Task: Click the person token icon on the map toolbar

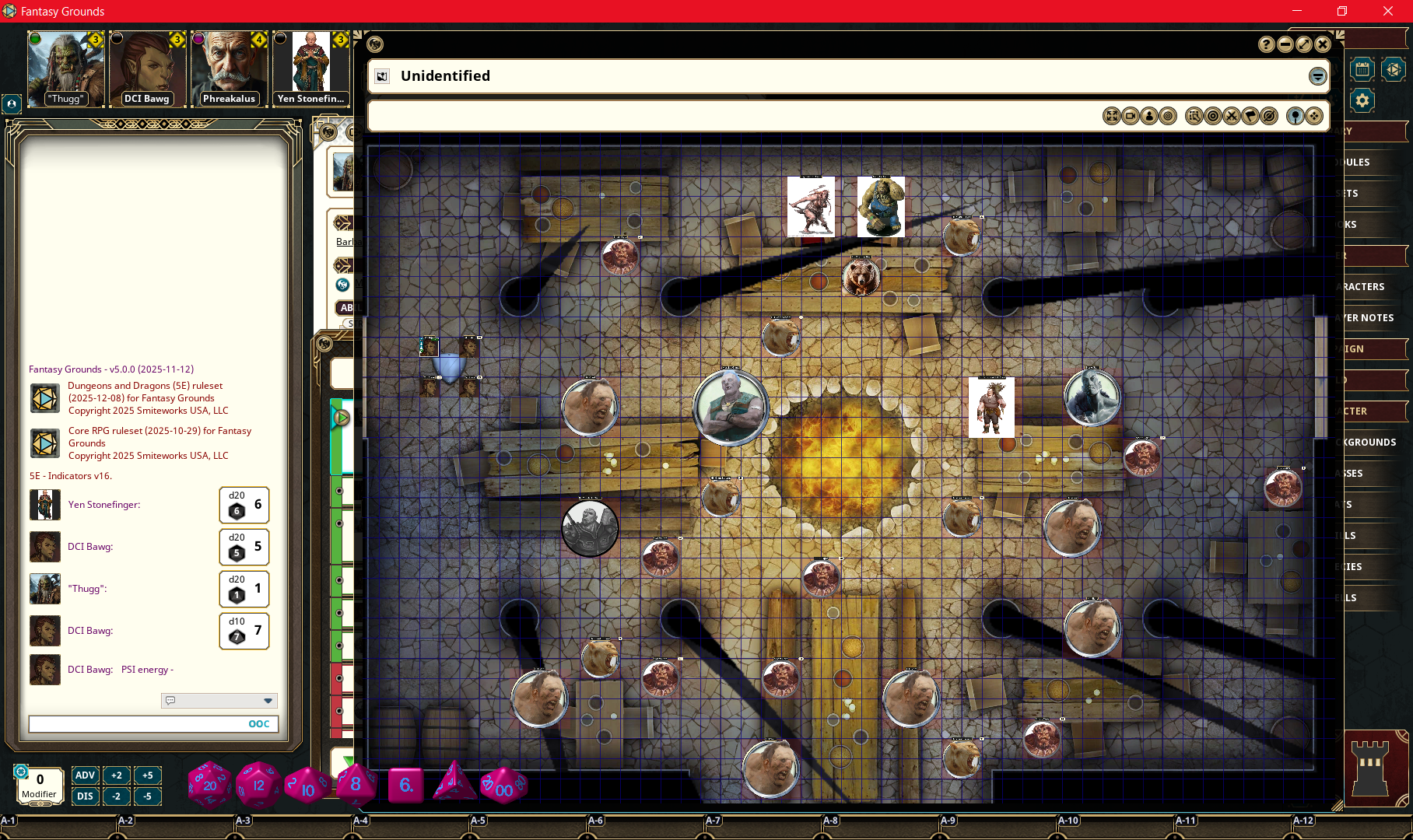Action: click(x=1149, y=116)
